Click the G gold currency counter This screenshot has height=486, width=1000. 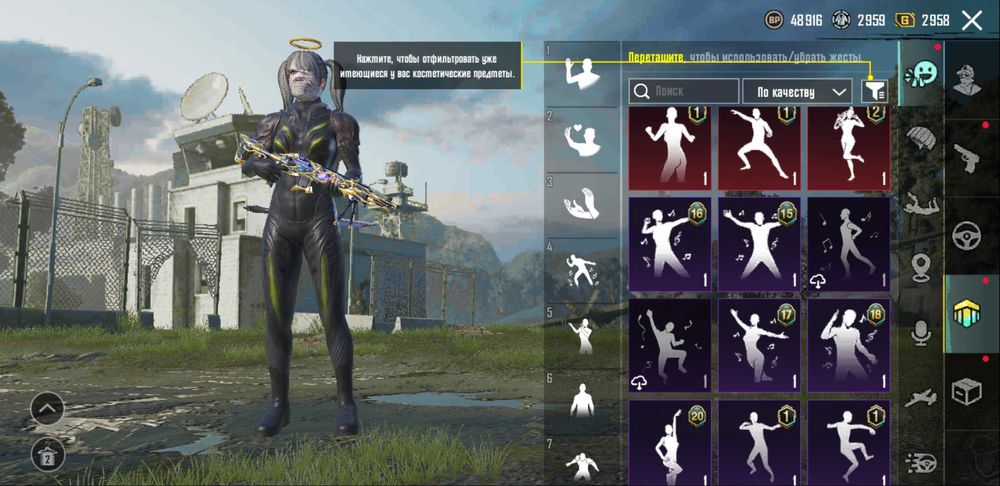[x=923, y=19]
